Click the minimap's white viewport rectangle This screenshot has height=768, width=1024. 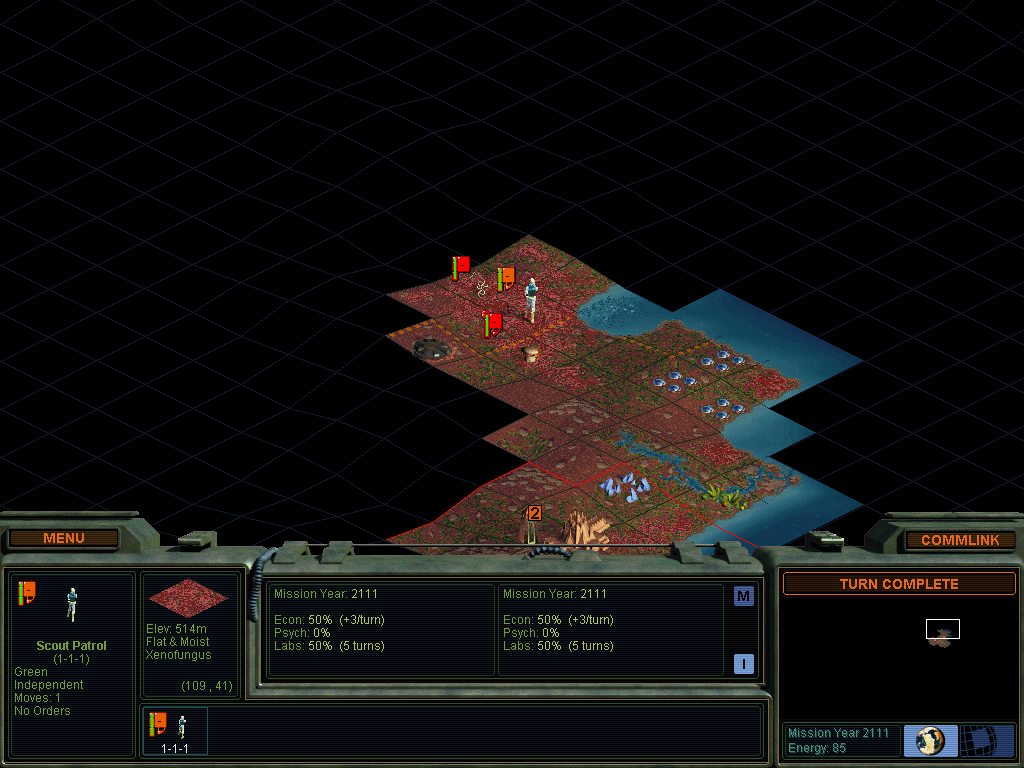point(942,629)
